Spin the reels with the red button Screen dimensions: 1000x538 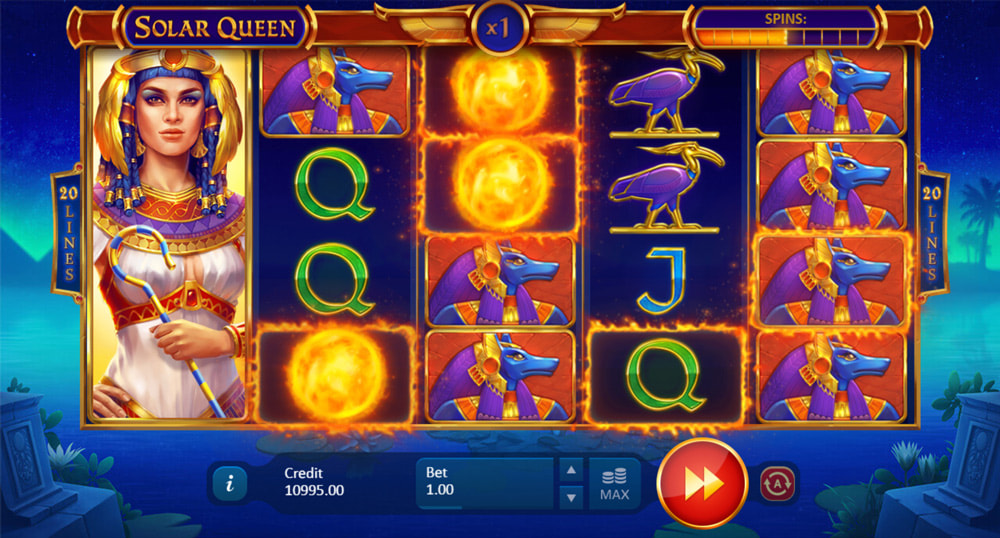pyautogui.click(x=702, y=482)
